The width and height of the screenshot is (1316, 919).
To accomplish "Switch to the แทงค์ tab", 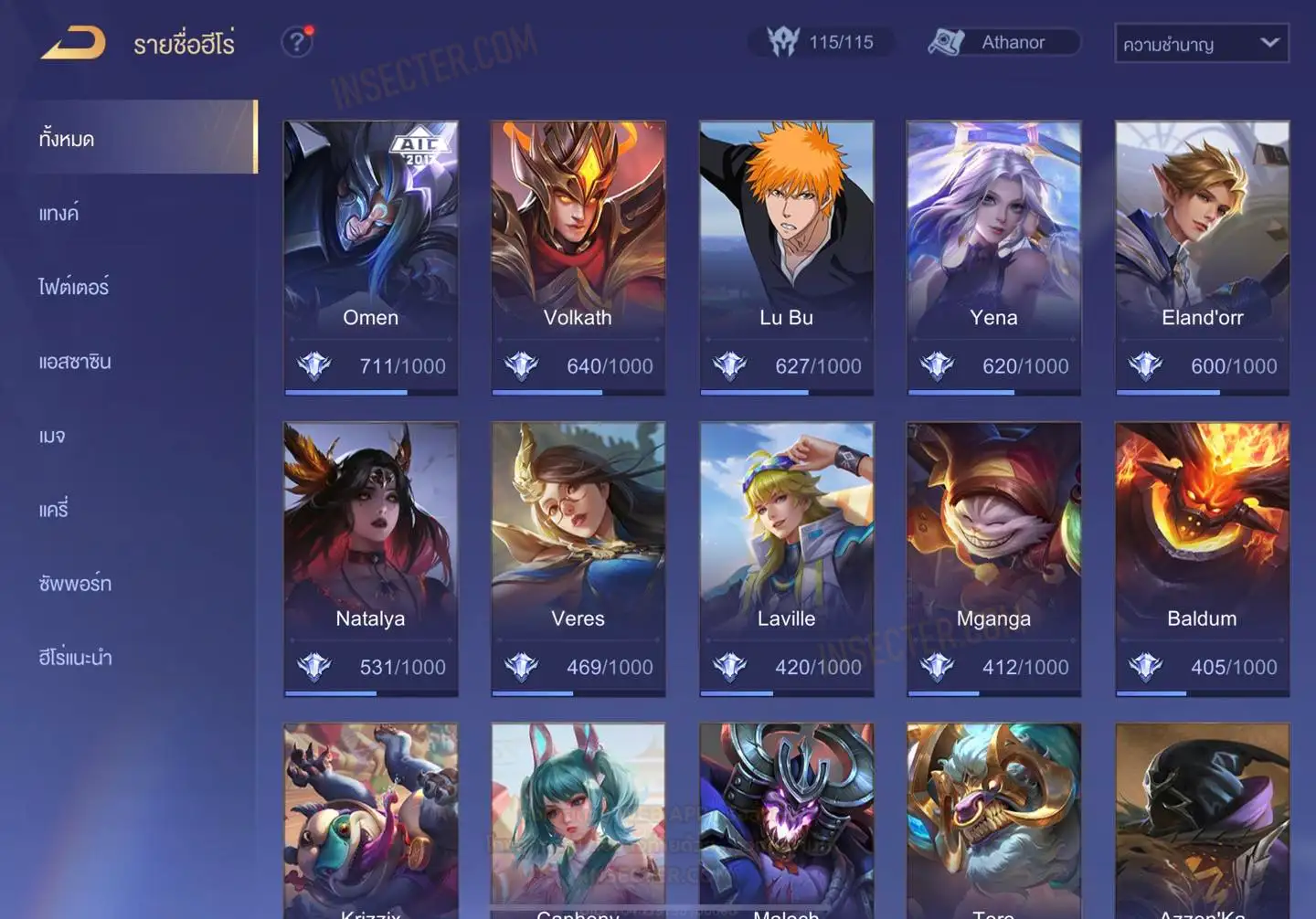I will [59, 214].
